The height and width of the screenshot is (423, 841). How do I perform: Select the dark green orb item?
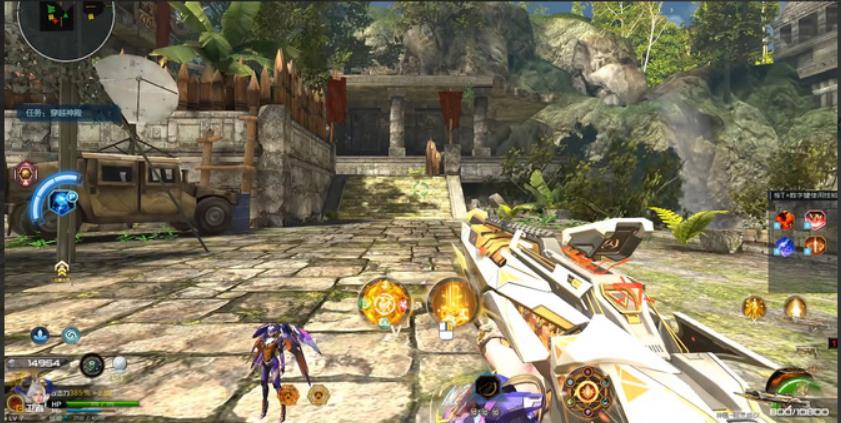(x=92, y=364)
